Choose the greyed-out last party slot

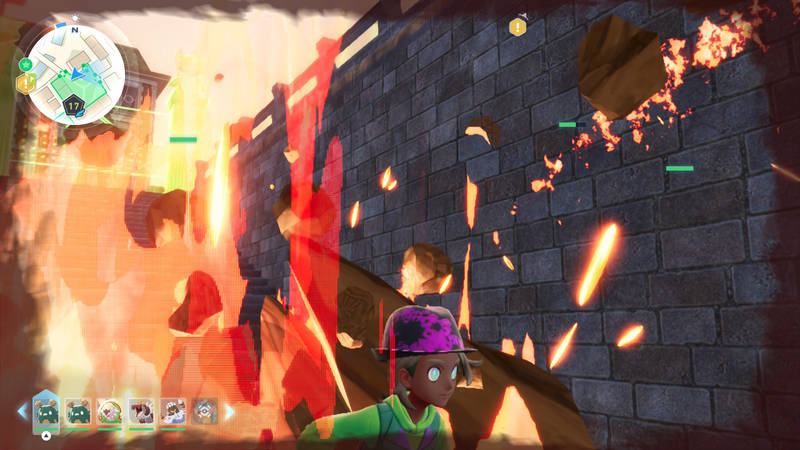[x=205, y=410]
